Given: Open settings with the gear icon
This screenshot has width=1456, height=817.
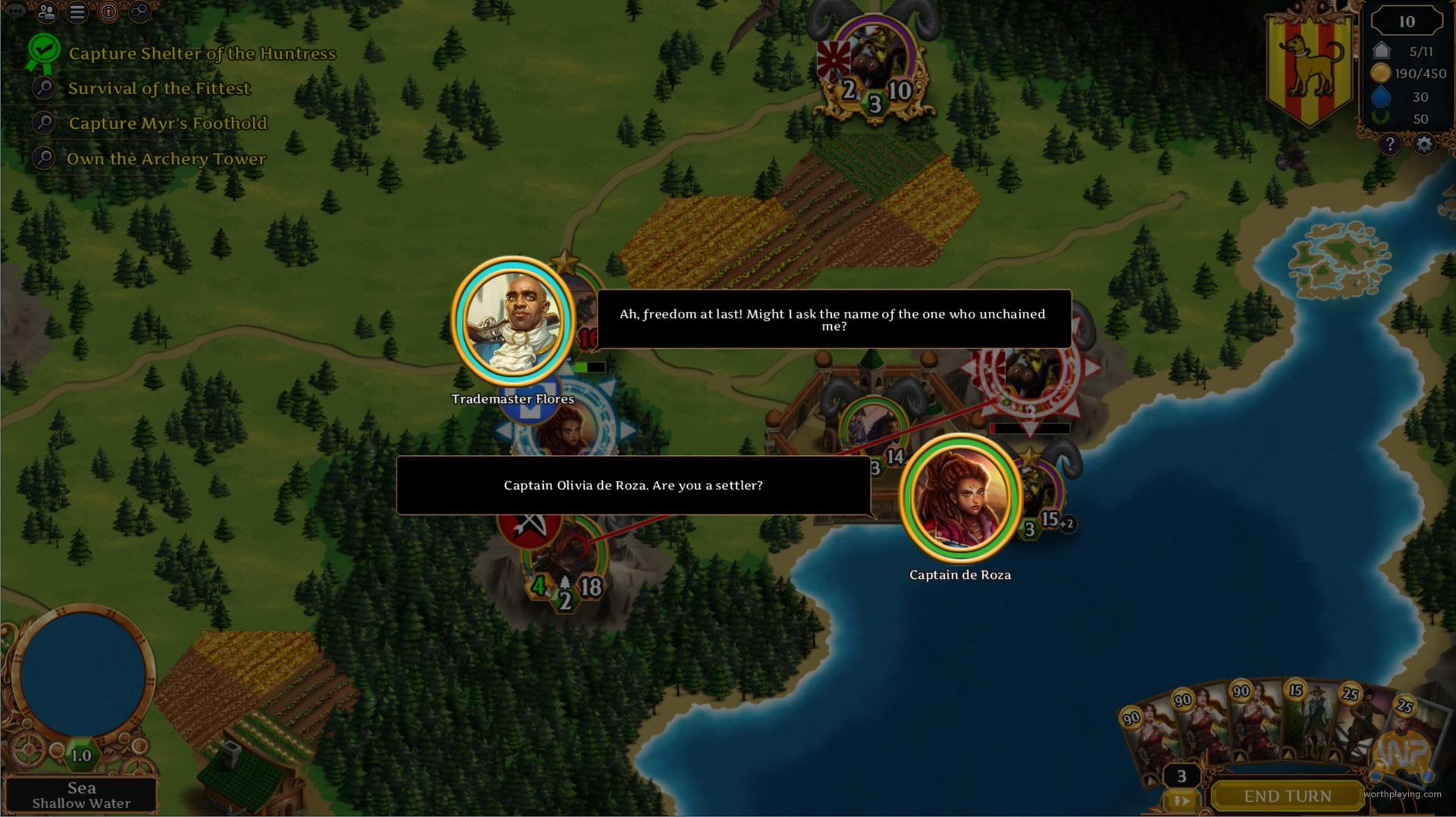Looking at the screenshot, I should [x=1424, y=144].
